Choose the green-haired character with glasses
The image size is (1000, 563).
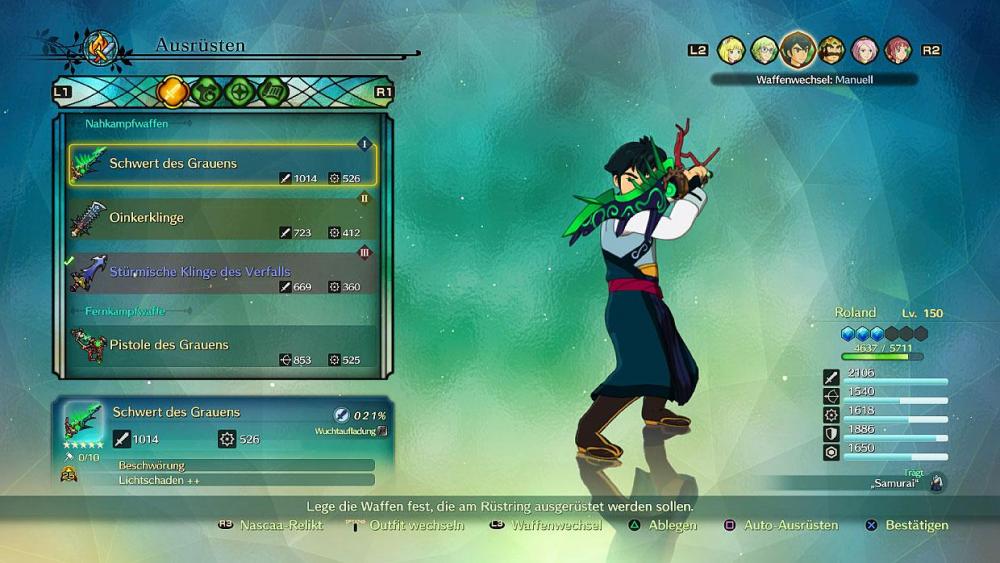(x=764, y=50)
